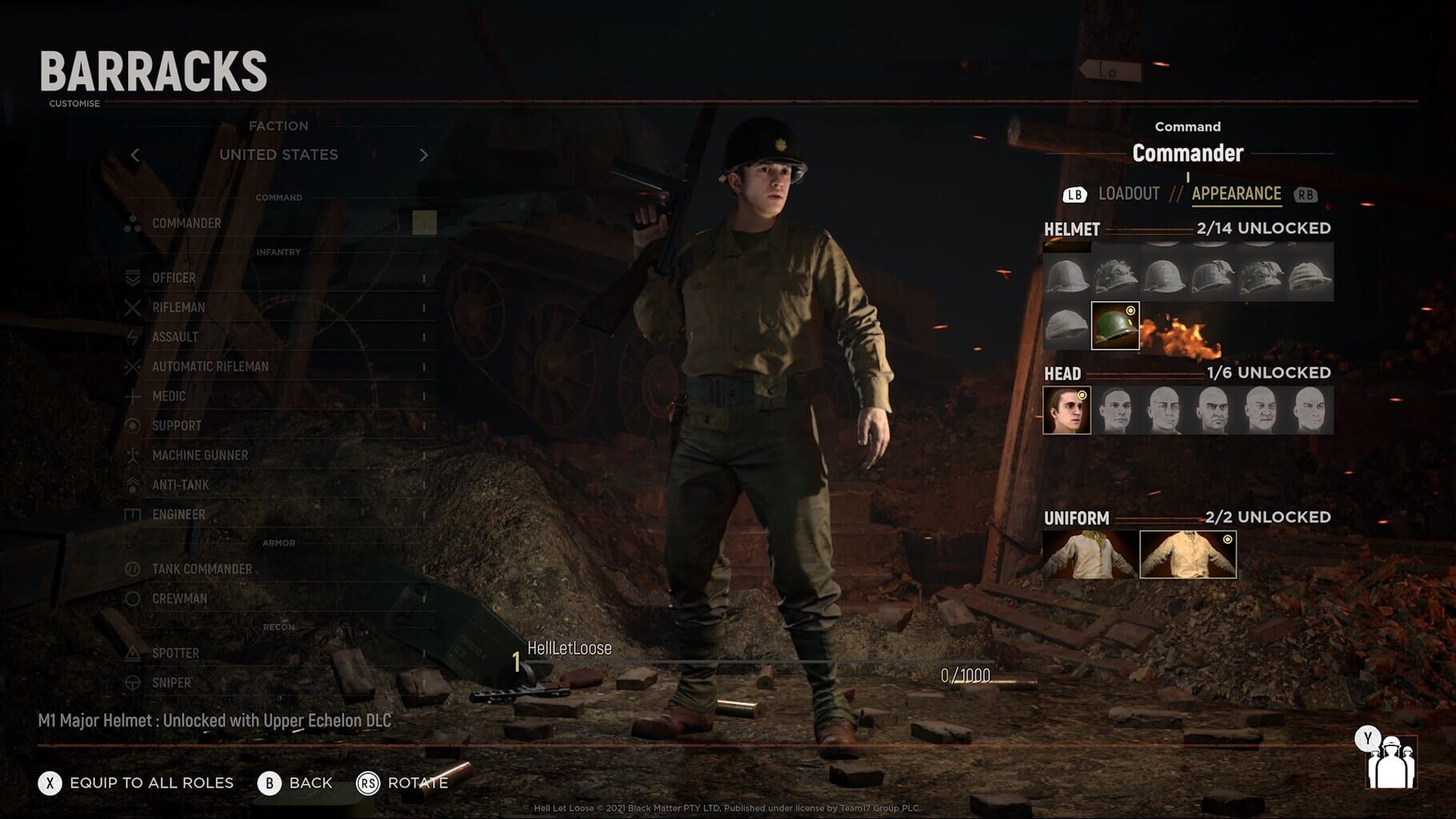
Task: Select the currently equipped head option
Action: (x=1068, y=409)
